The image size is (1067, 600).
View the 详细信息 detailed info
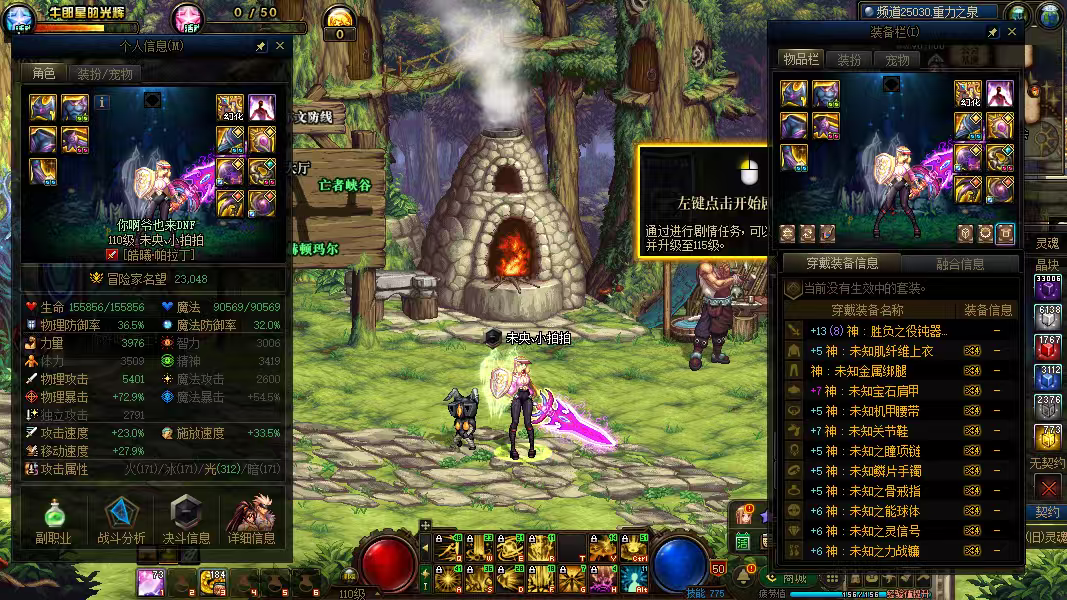[x=251, y=522]
